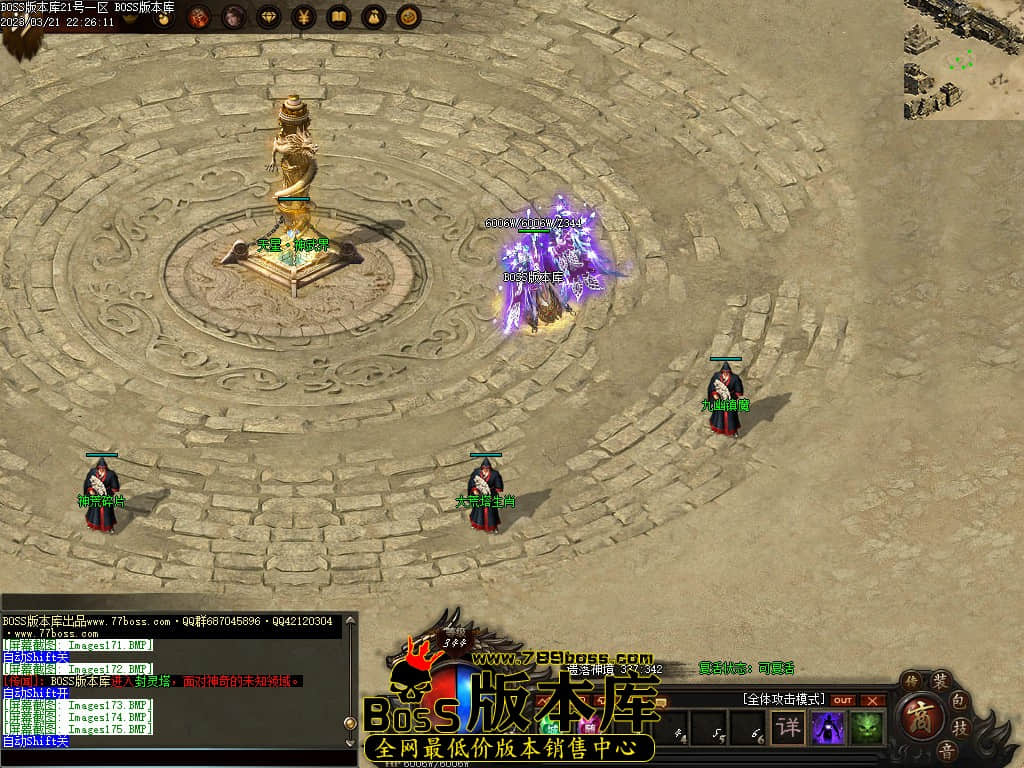
Task: Click the chat log scrollbar handle
Action: coord(349,723)
